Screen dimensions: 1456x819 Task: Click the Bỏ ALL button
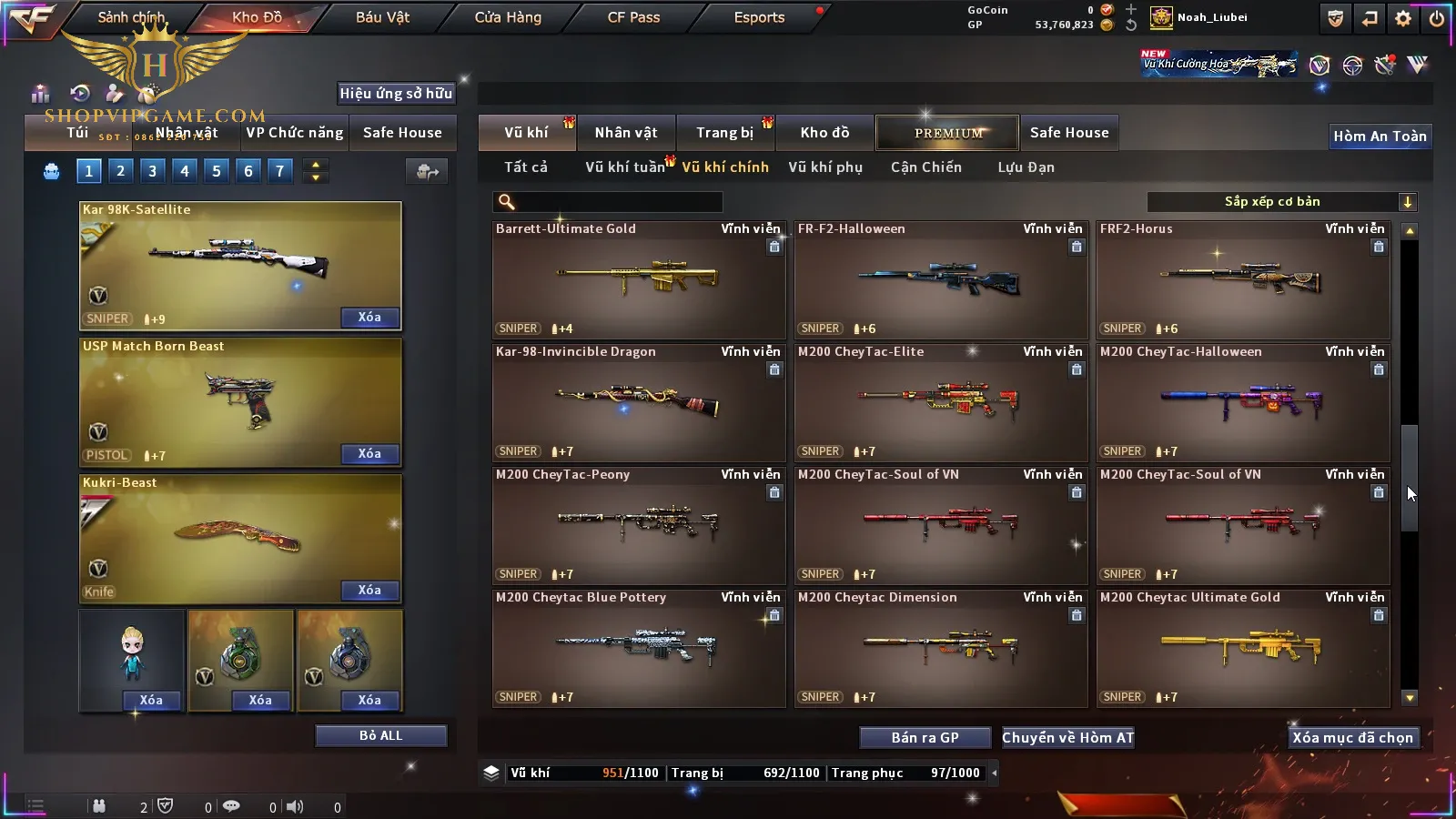(380, 735)
